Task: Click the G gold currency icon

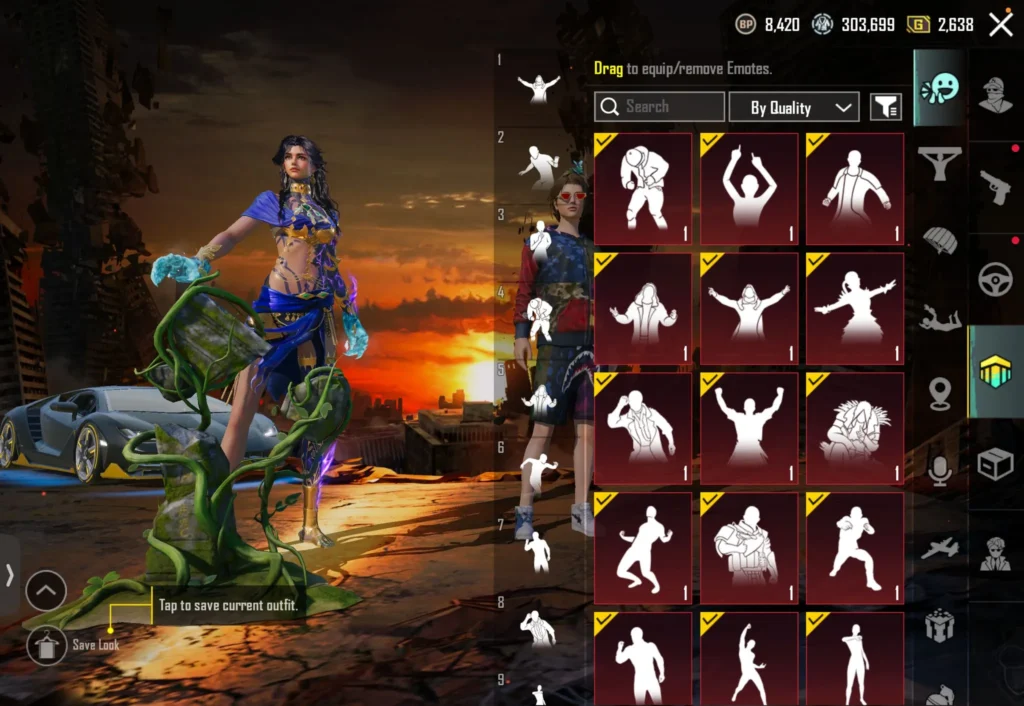Action: (918, 25)
